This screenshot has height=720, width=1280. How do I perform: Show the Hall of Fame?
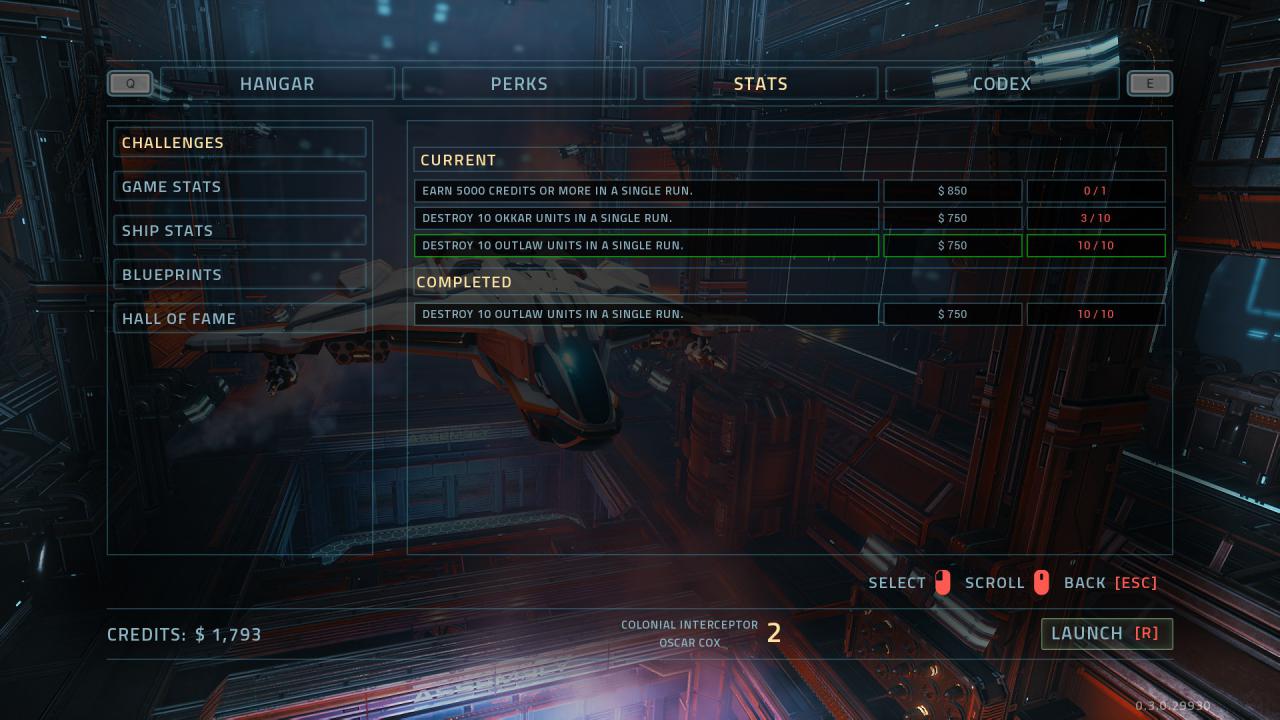pos(240,319)
